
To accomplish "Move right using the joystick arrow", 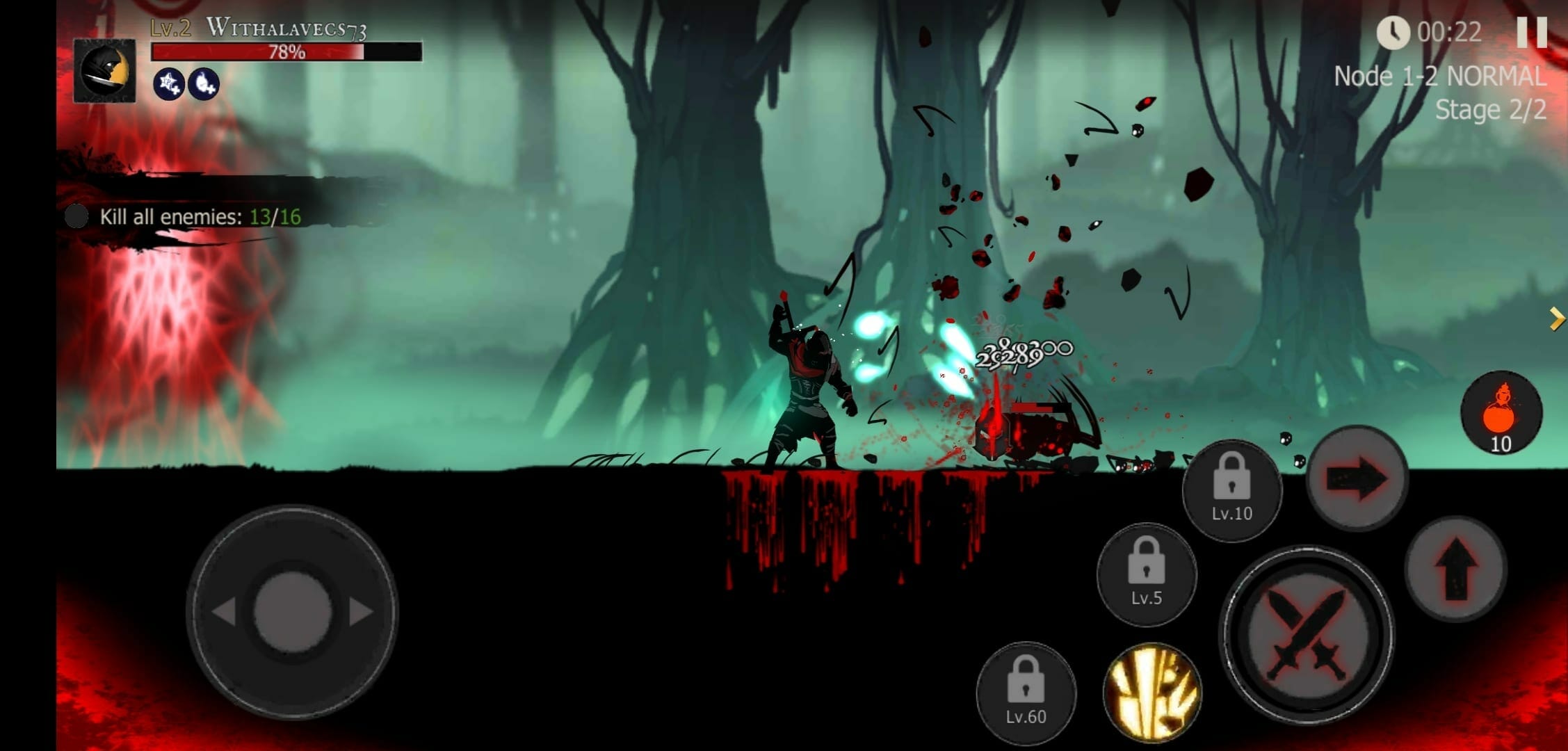I will pyautogui.click(x=361, y=612).
